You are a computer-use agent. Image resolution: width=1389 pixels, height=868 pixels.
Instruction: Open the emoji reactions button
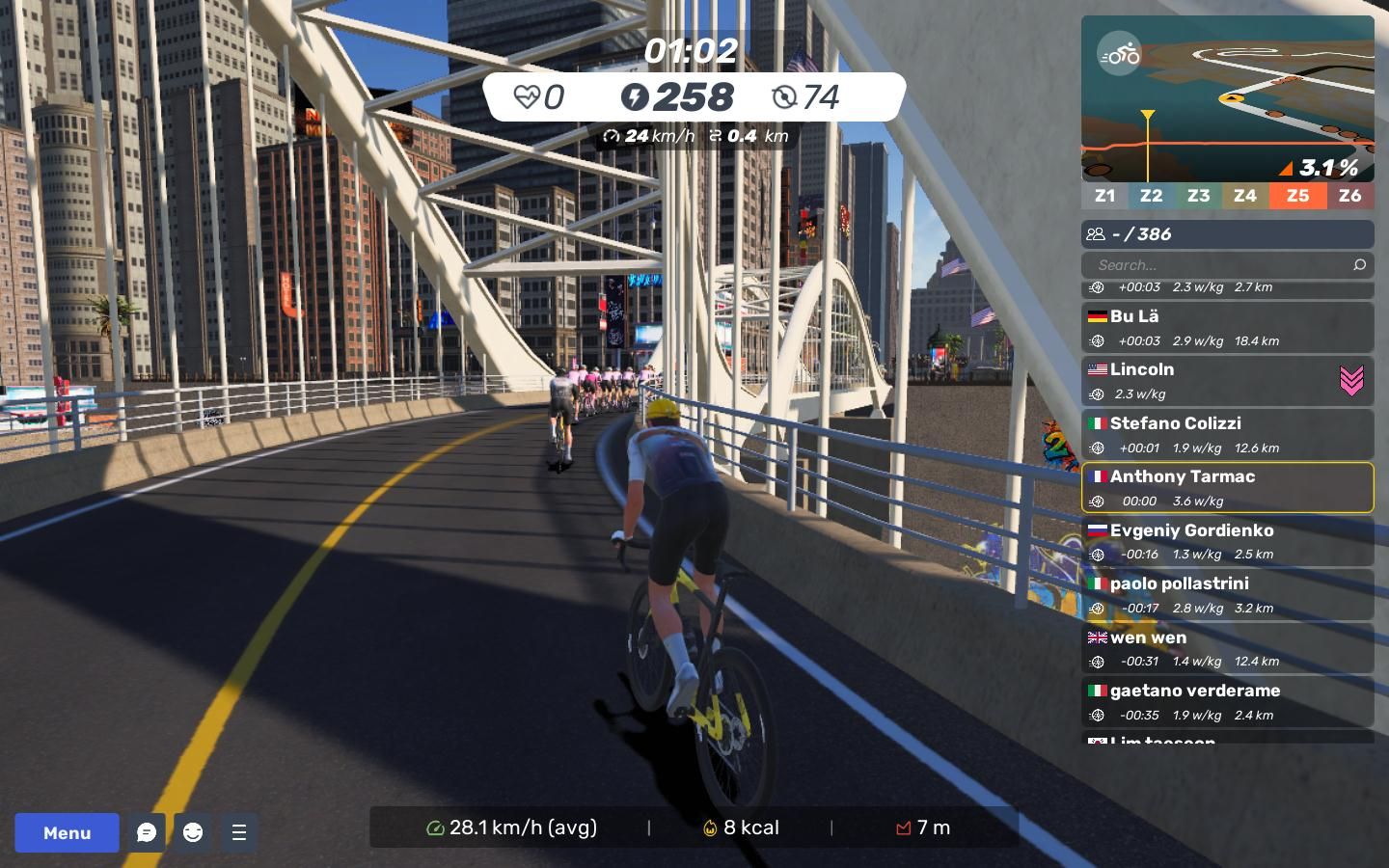(193, 832)
